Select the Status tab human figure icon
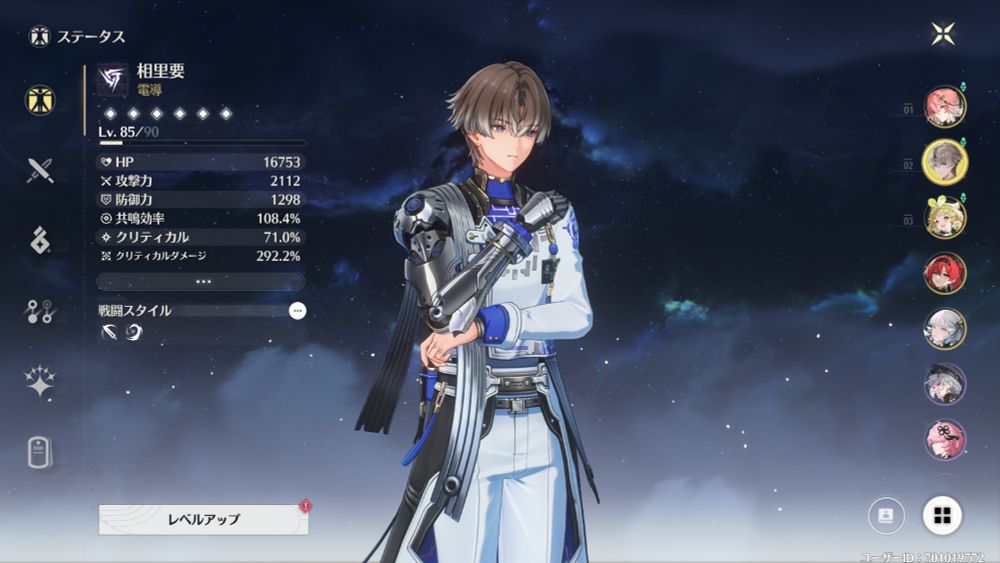The width and height of the screenshot is (1000, 563). 40,100
